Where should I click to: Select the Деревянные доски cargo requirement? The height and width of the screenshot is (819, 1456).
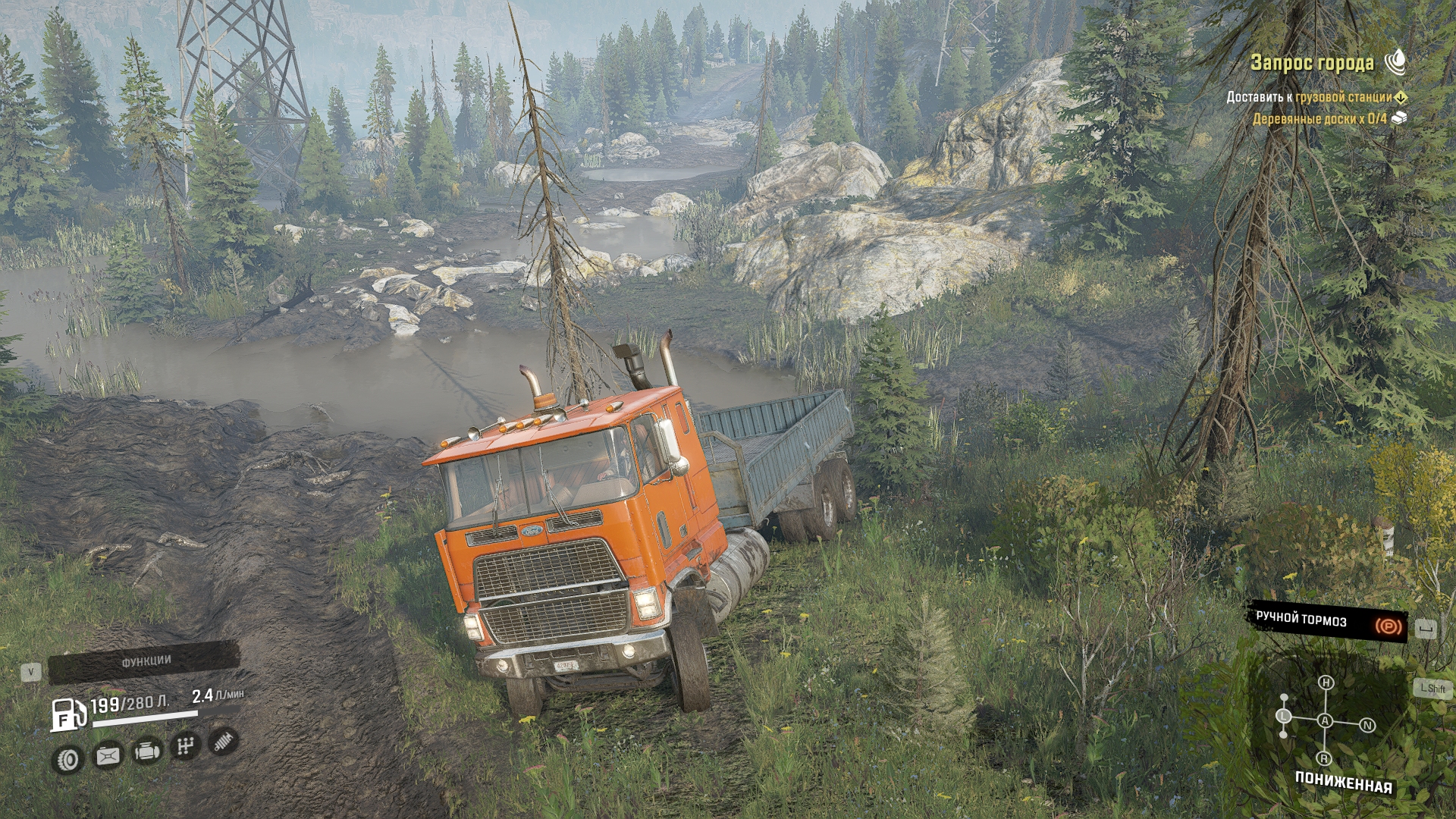click(x=1319, y=118)
